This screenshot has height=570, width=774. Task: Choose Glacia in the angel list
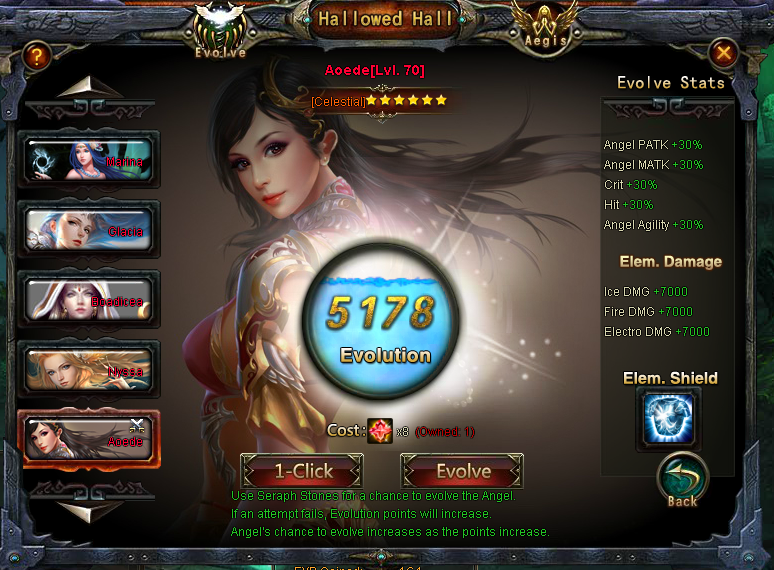[89, 229]
